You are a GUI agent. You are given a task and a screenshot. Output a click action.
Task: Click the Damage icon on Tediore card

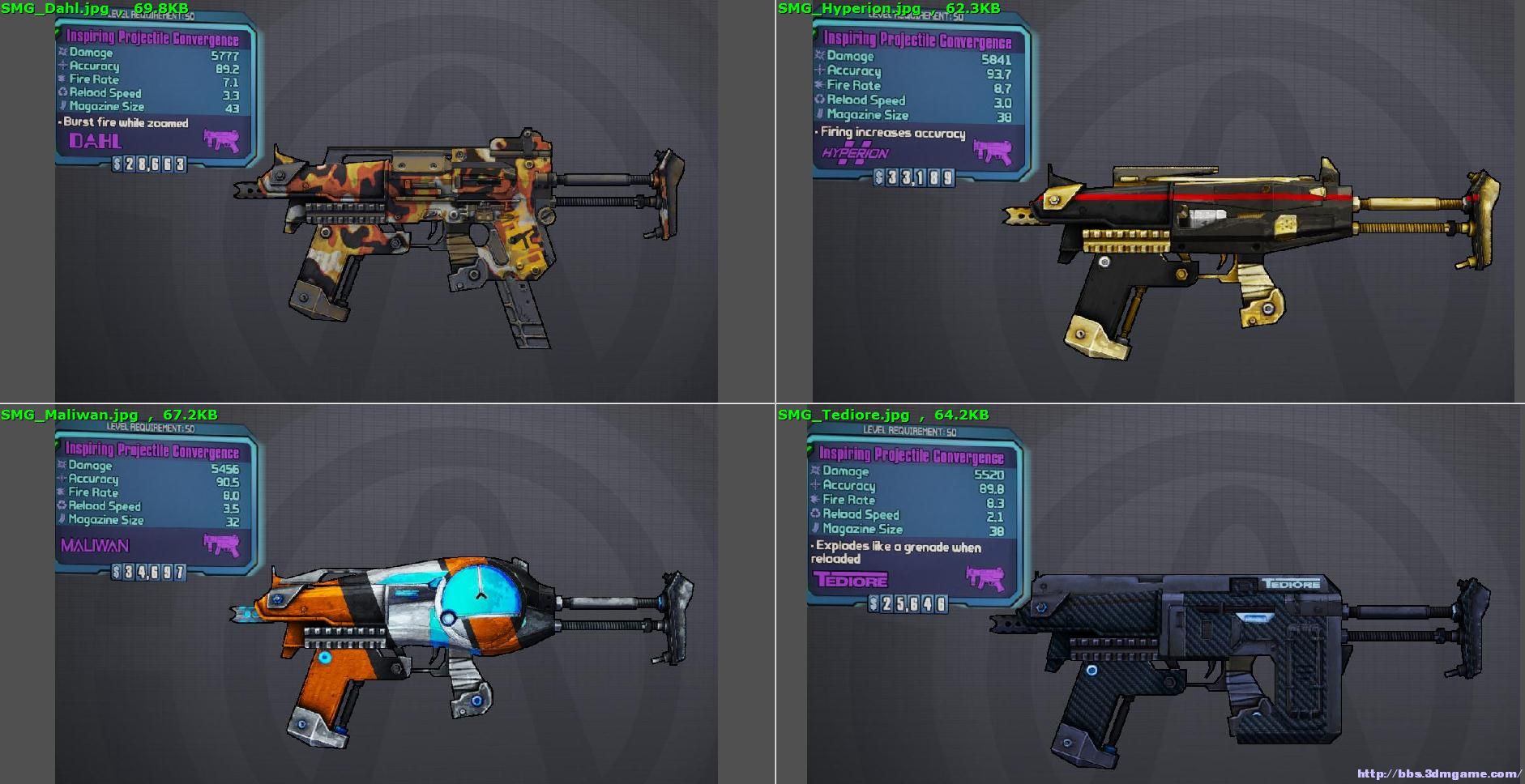pos(815,472)
